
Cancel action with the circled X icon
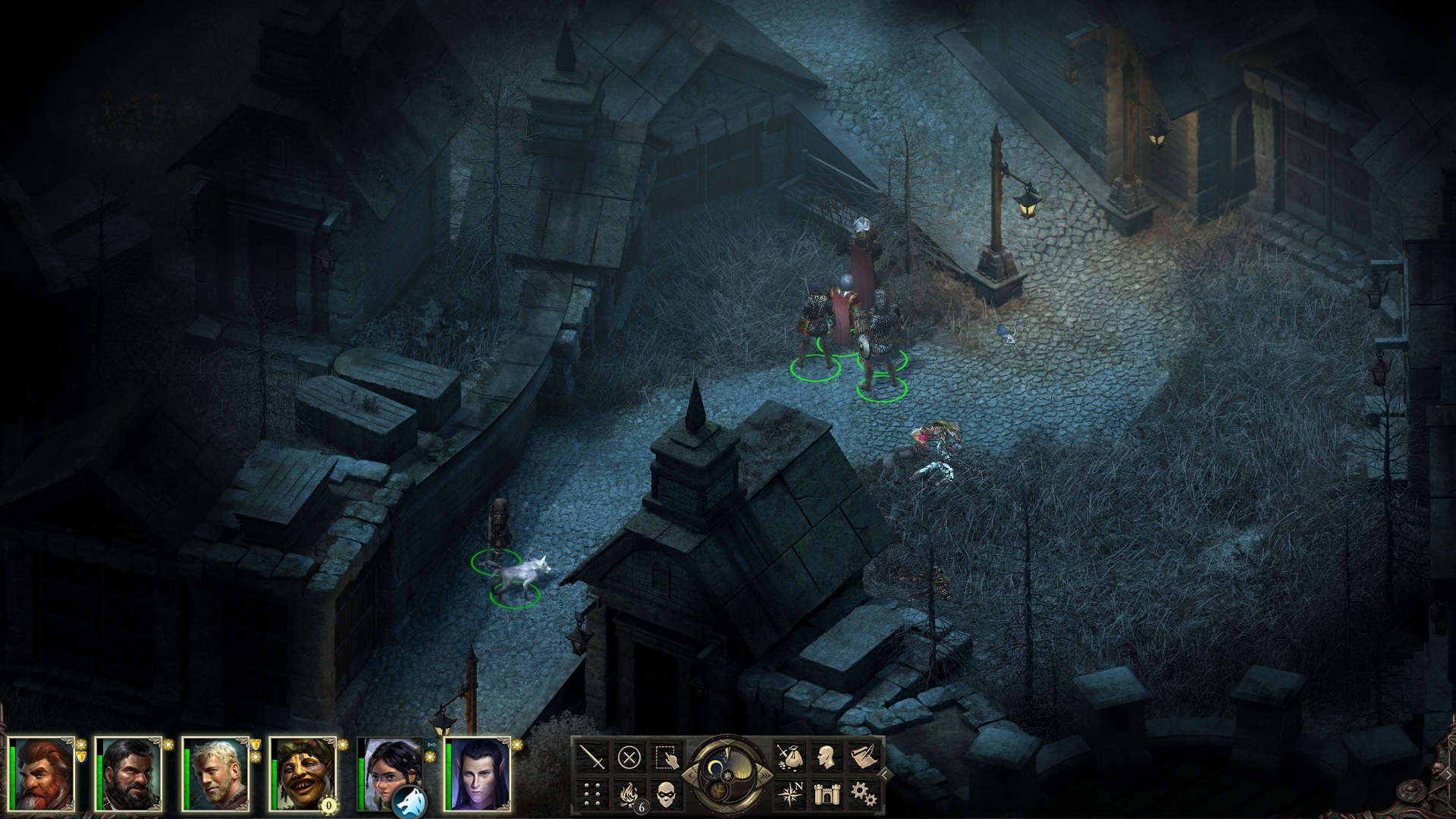point(629,755)
